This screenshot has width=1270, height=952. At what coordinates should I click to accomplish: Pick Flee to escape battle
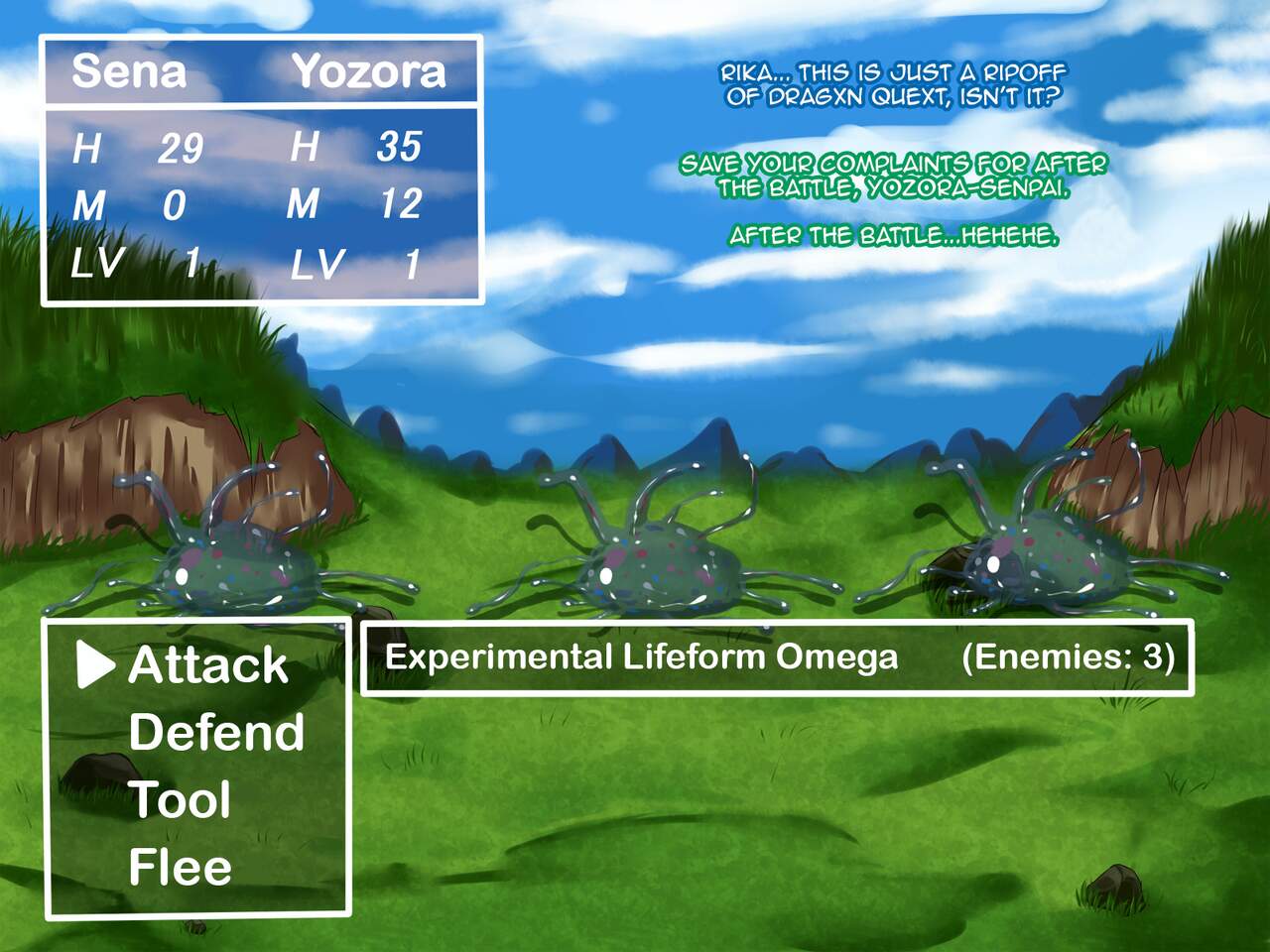click(x=180, y=868)
